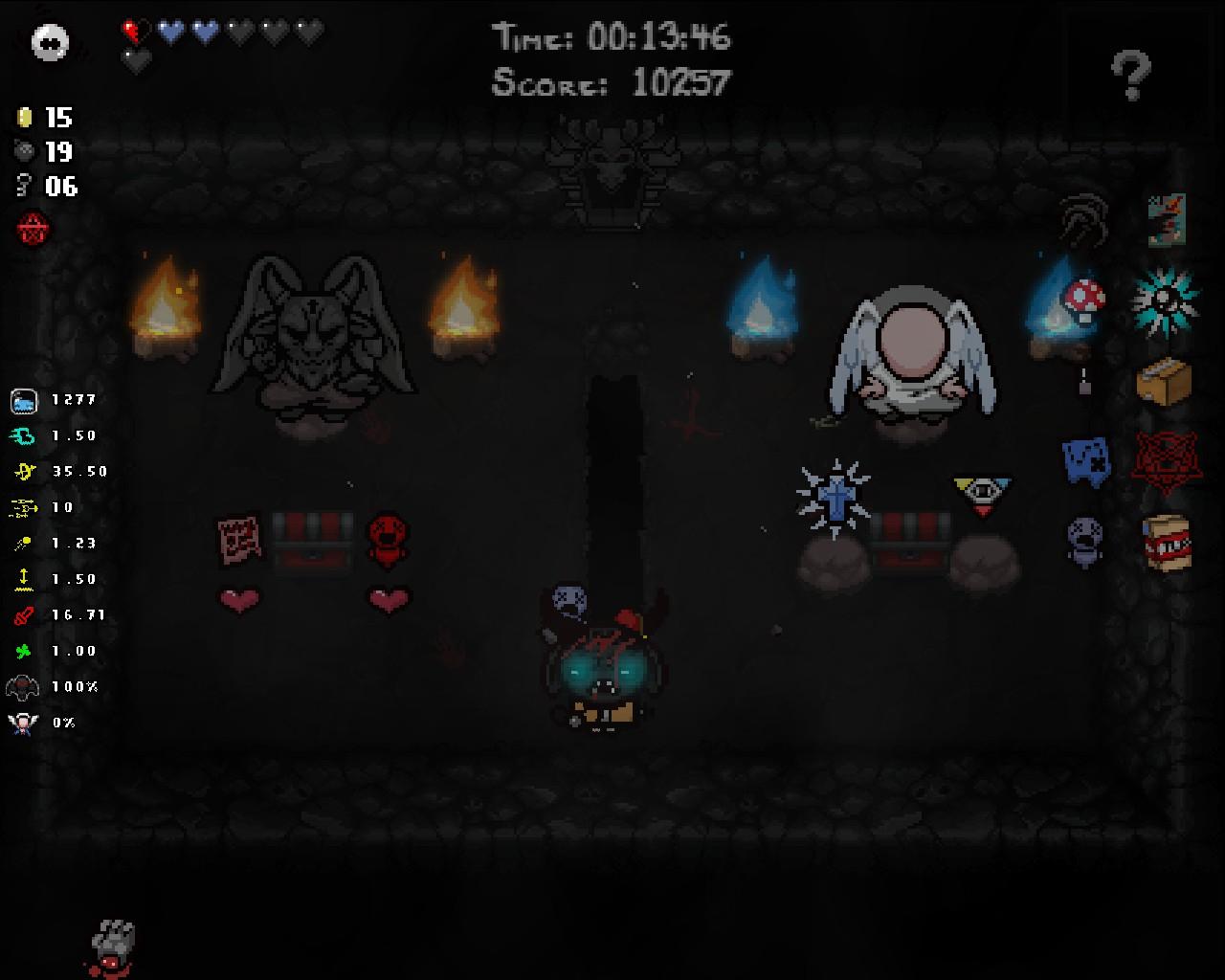The image size is (1225, 980).
Task: Click the devil deal chance bat icon
Action: point(22,686)
